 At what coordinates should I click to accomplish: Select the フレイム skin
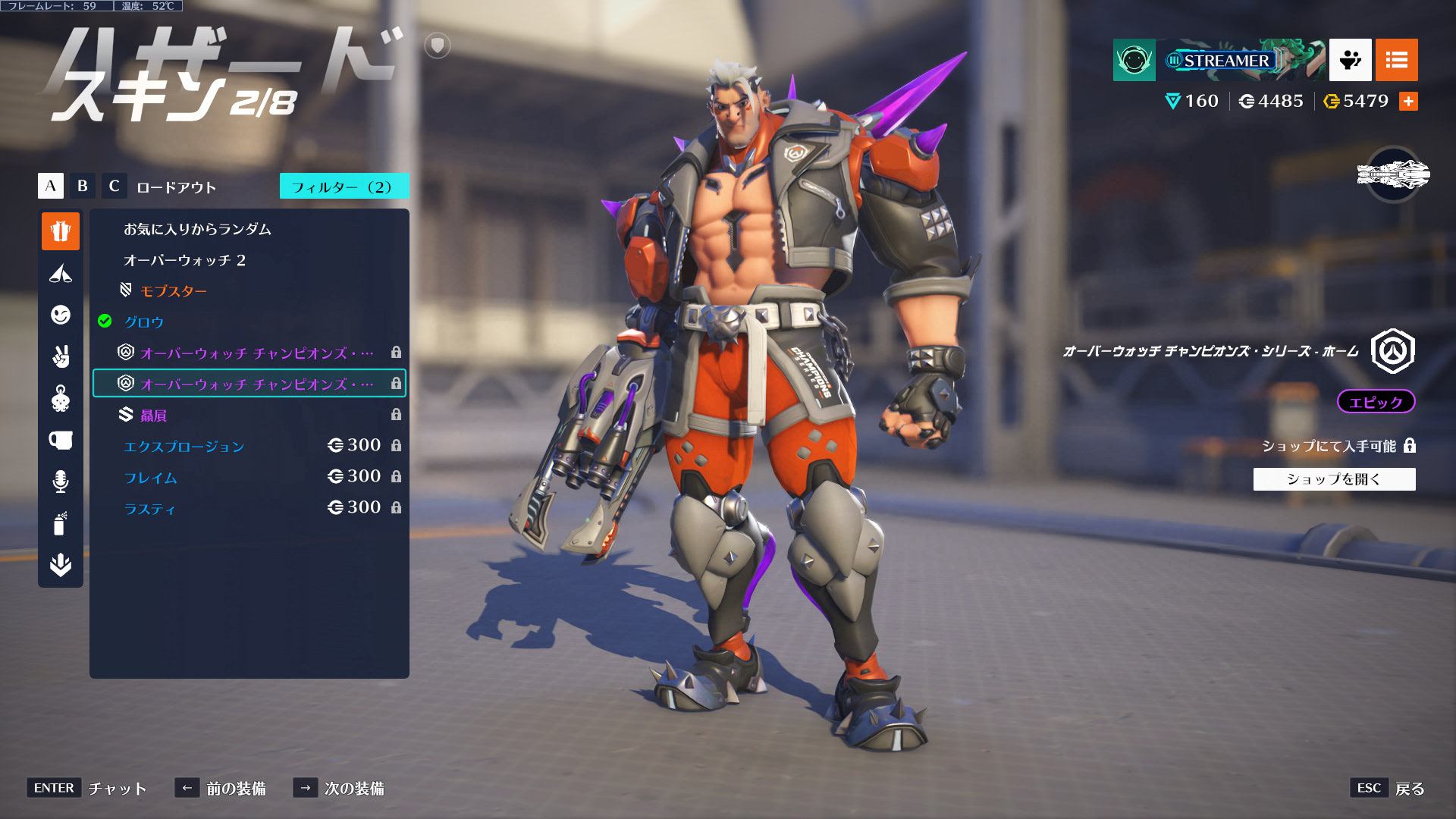[151, 478]
